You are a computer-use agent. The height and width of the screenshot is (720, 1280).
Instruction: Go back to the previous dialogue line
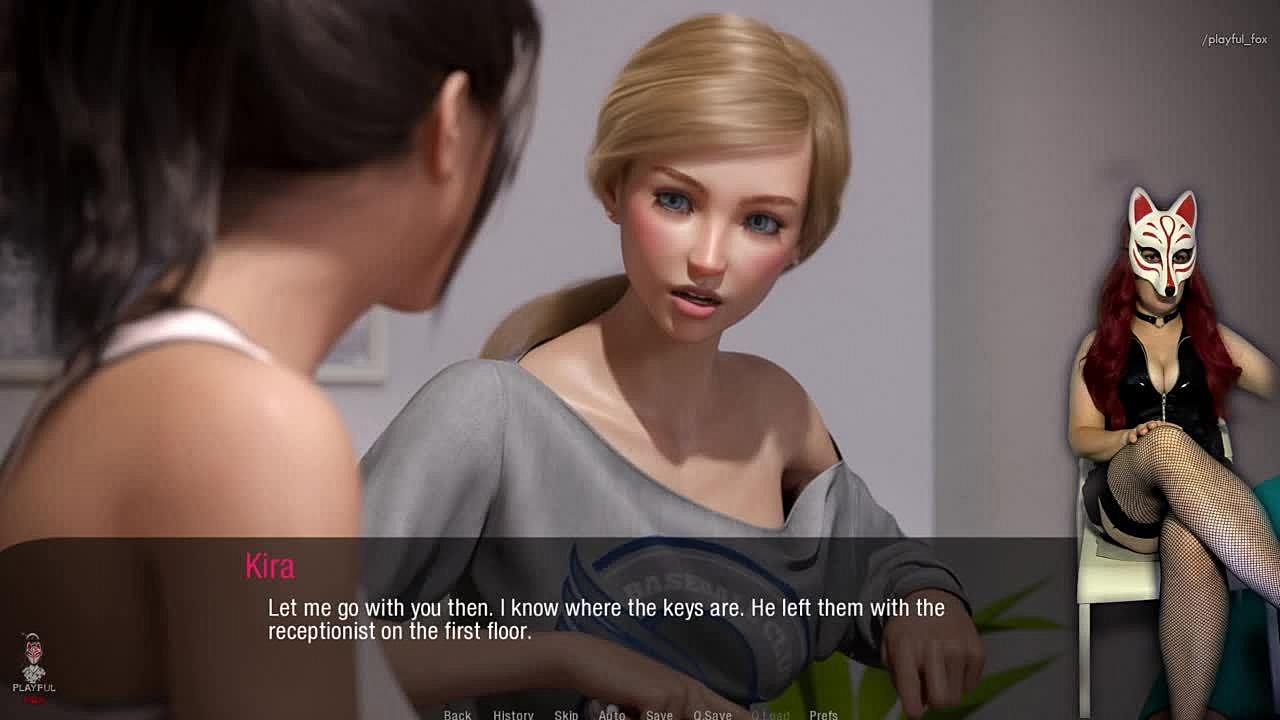[x=457, y=714]
